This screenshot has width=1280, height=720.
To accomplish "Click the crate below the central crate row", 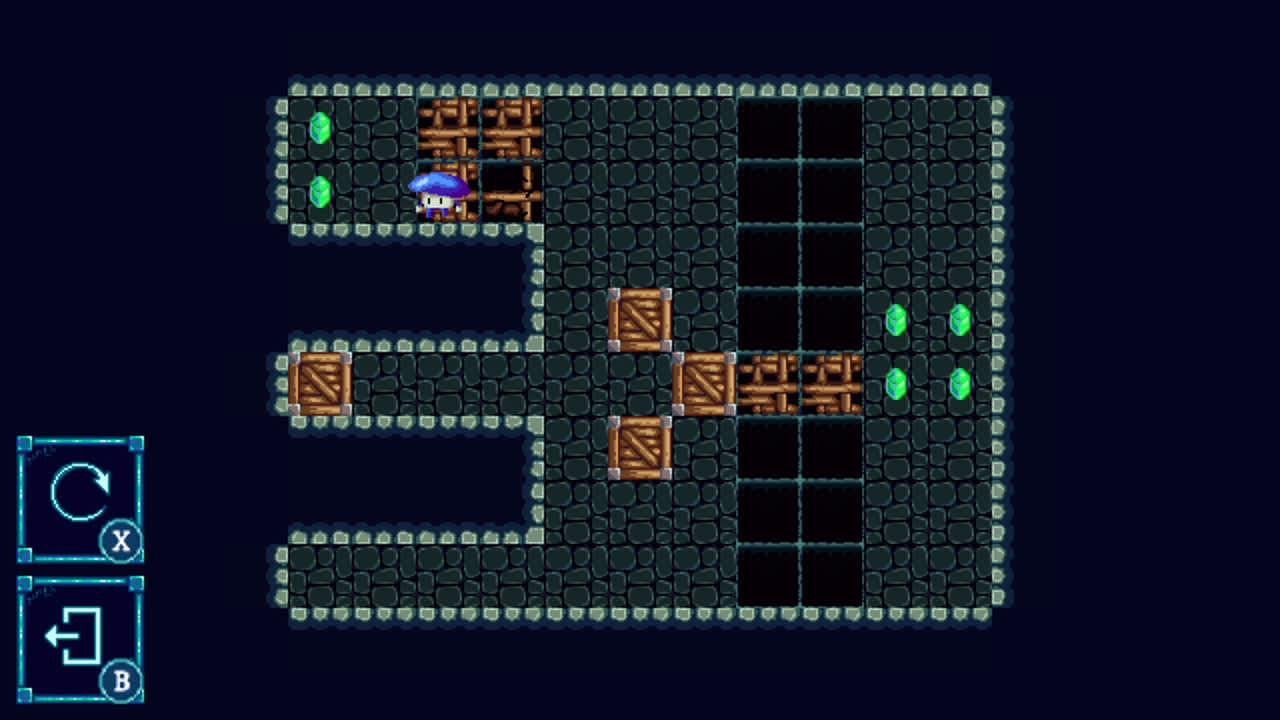I will click(641, 450).
